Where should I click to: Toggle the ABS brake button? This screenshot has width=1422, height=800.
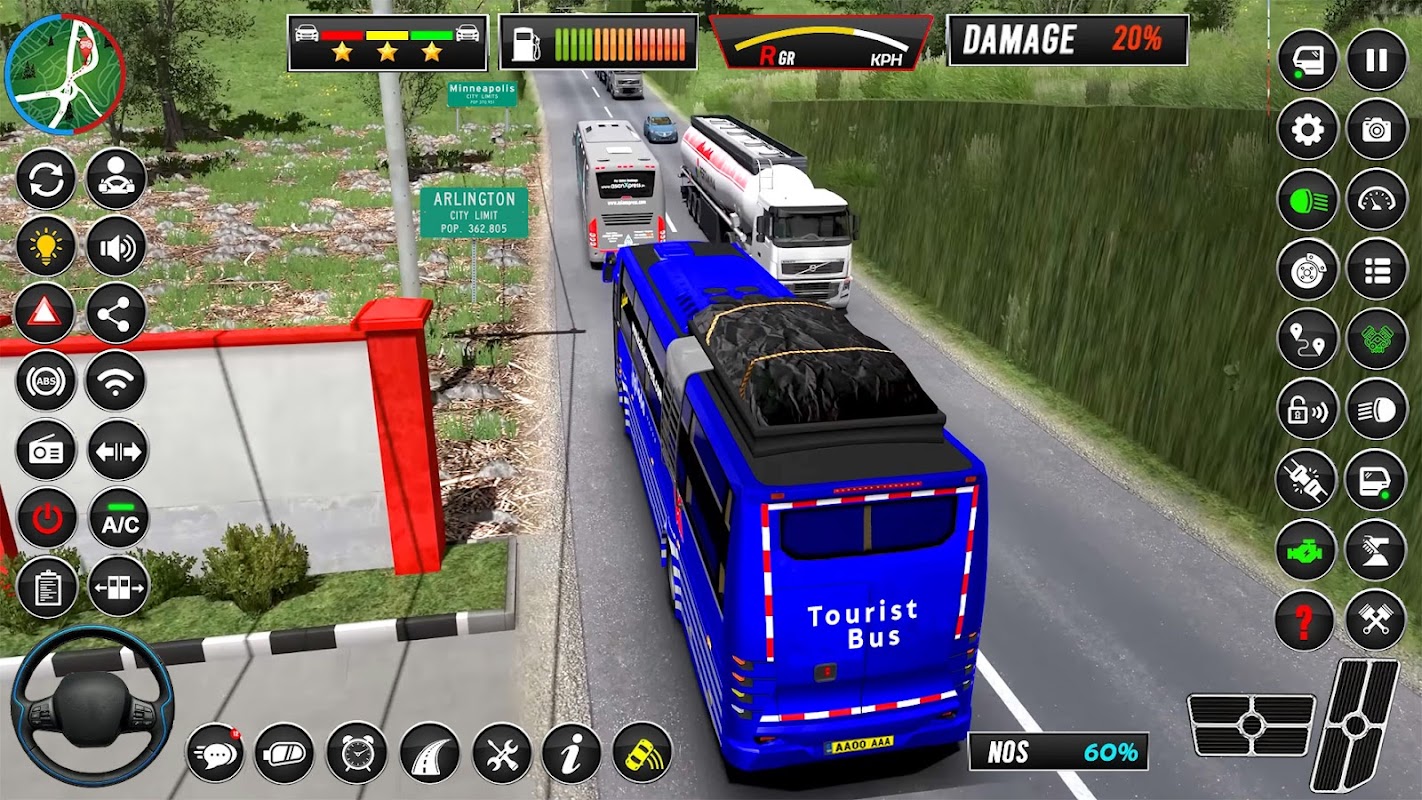coord(45,381)
